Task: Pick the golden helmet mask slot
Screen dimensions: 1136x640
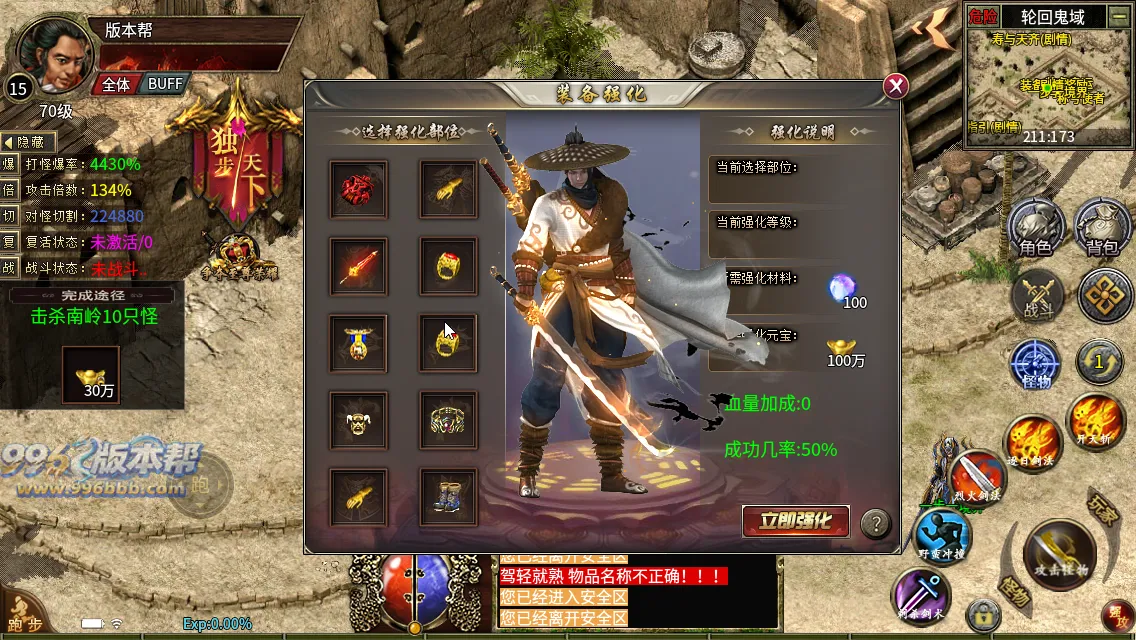Action: pyautogui.click(x=359, y=420)
